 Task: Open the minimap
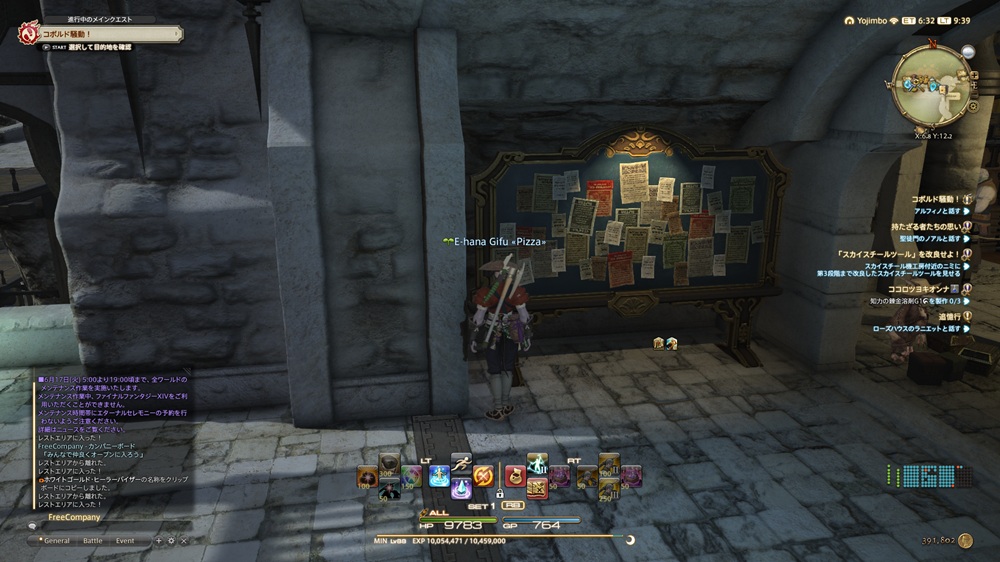(931, 84)
